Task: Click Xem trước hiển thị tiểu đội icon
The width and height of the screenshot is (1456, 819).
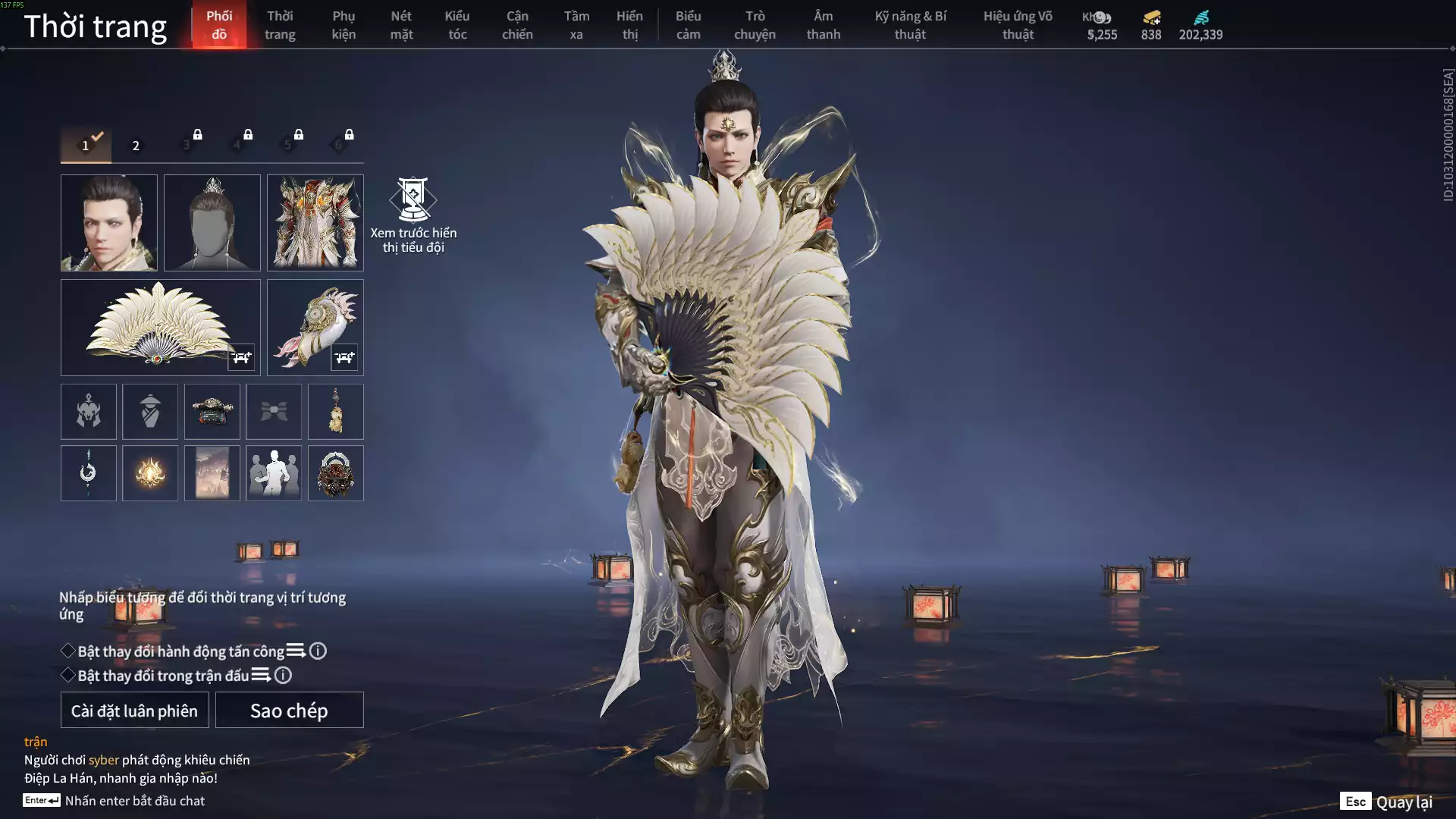Action: click(x=413, y=199)
